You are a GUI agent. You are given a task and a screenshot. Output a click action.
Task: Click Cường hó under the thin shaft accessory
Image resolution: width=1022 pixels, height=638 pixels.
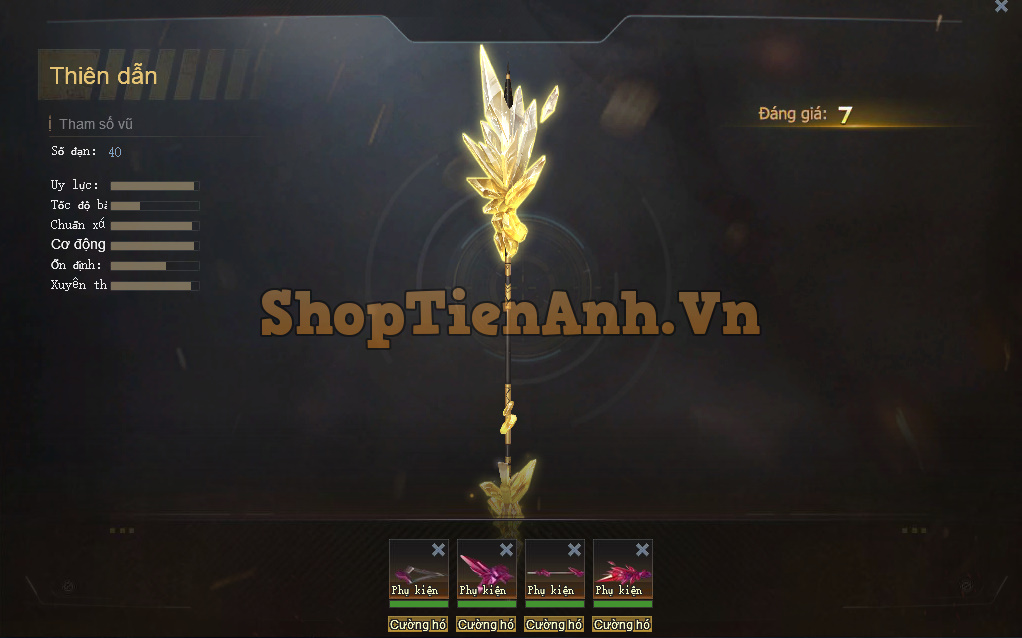(x=554, y=625)
